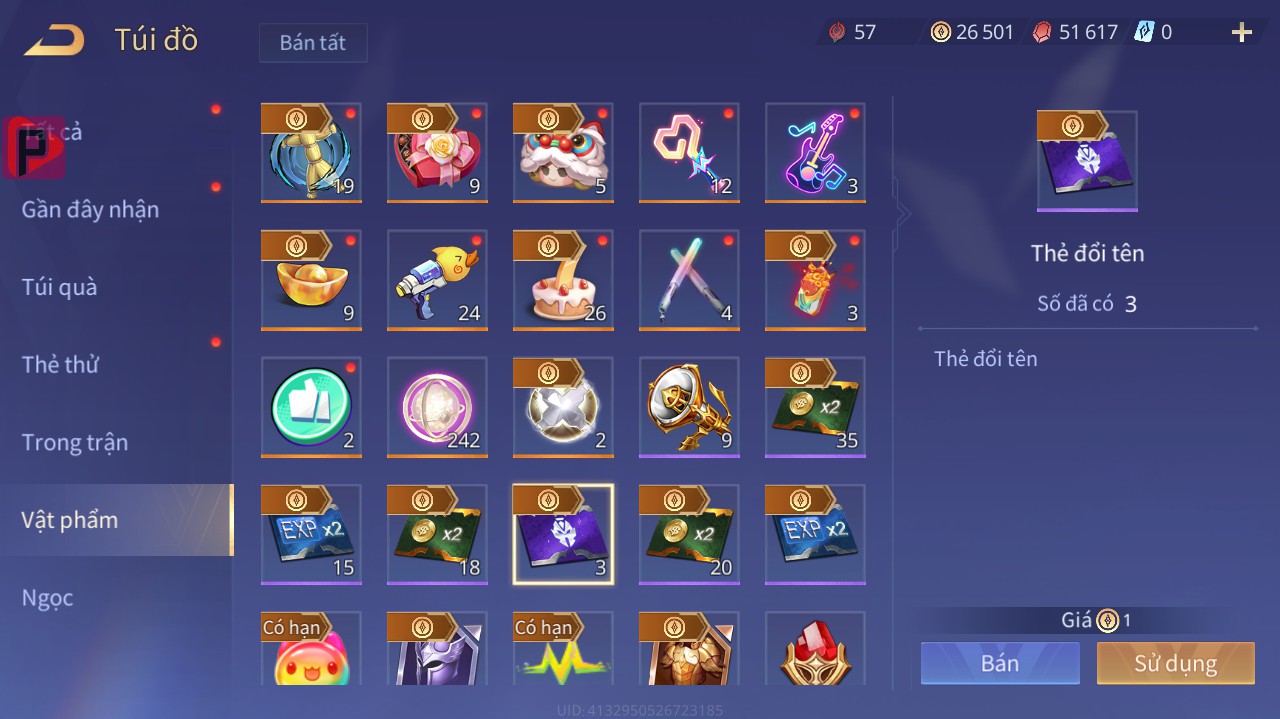
Task: Use the item with Sử dụng button
Action: pos(1175,663)
